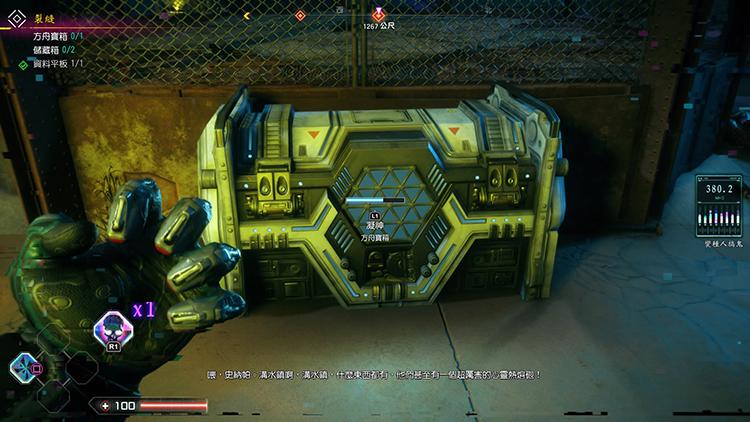Image resolution: width=750 pixels, height=422 pixels.
Task: Select the 儲藏箱 objective entry
Action: pos(54,48)
